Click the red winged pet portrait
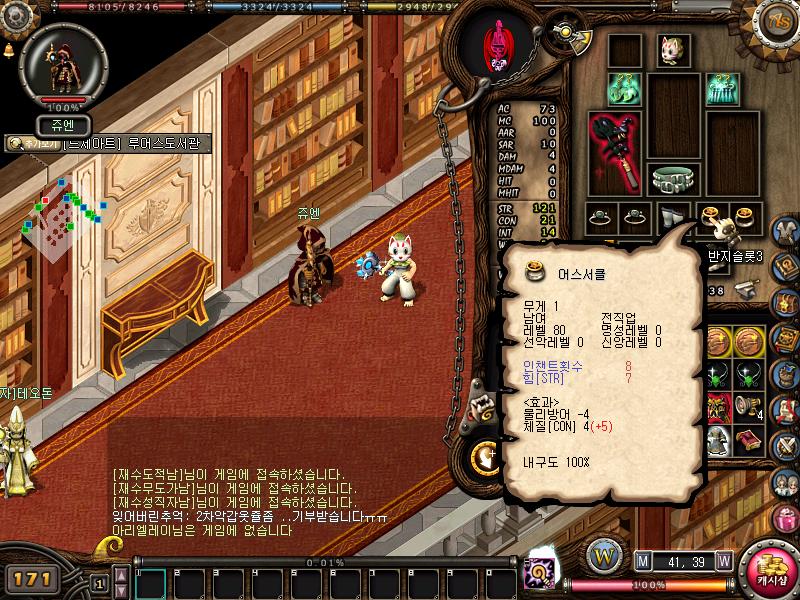The width and height of the screenshot is (800, 600). click(496, 46)
